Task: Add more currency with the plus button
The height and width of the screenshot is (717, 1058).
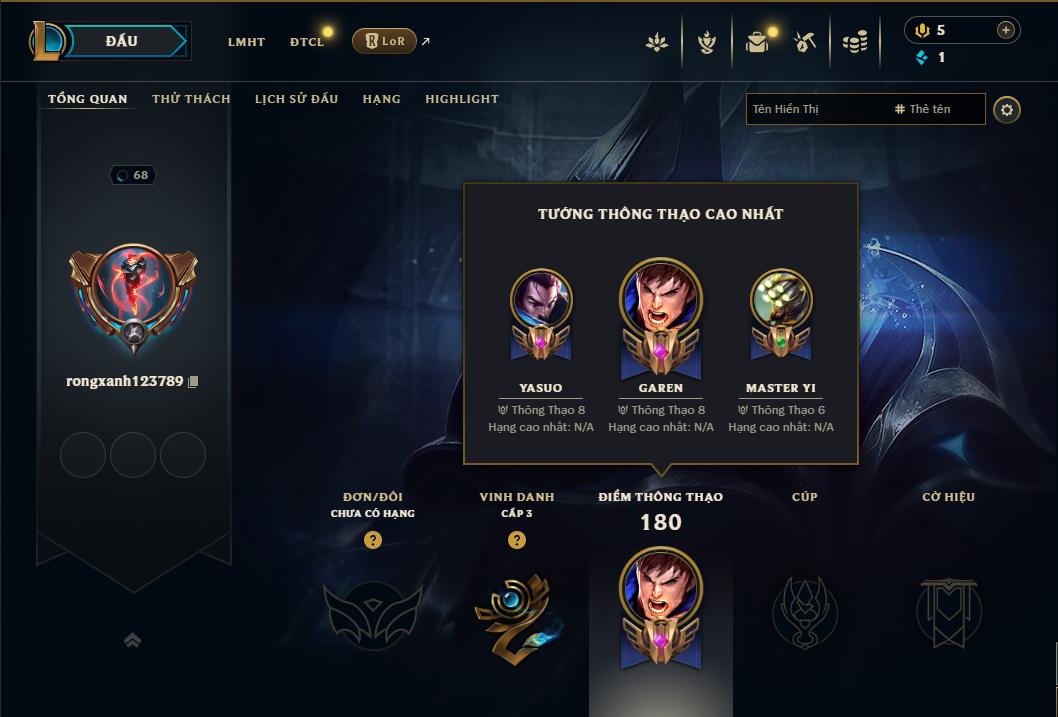Action: [1005, 30]
